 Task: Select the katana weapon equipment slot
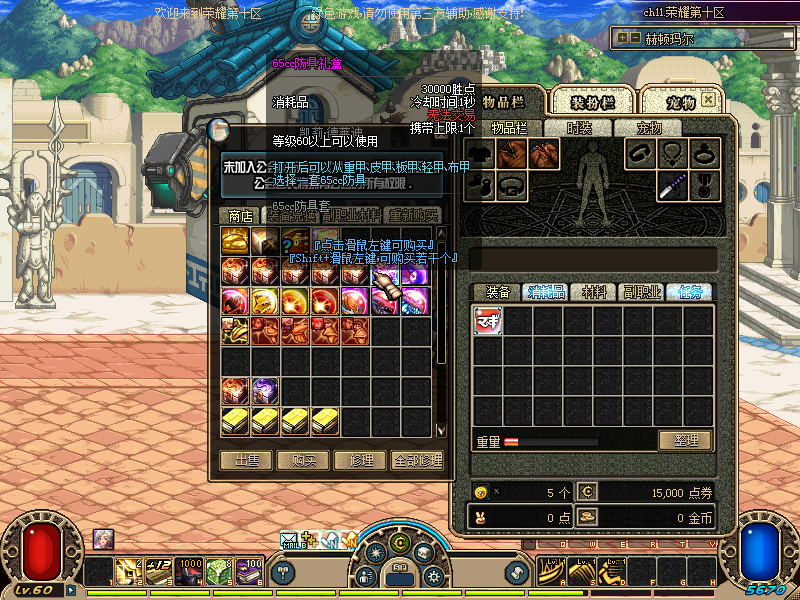coord(673,185)
